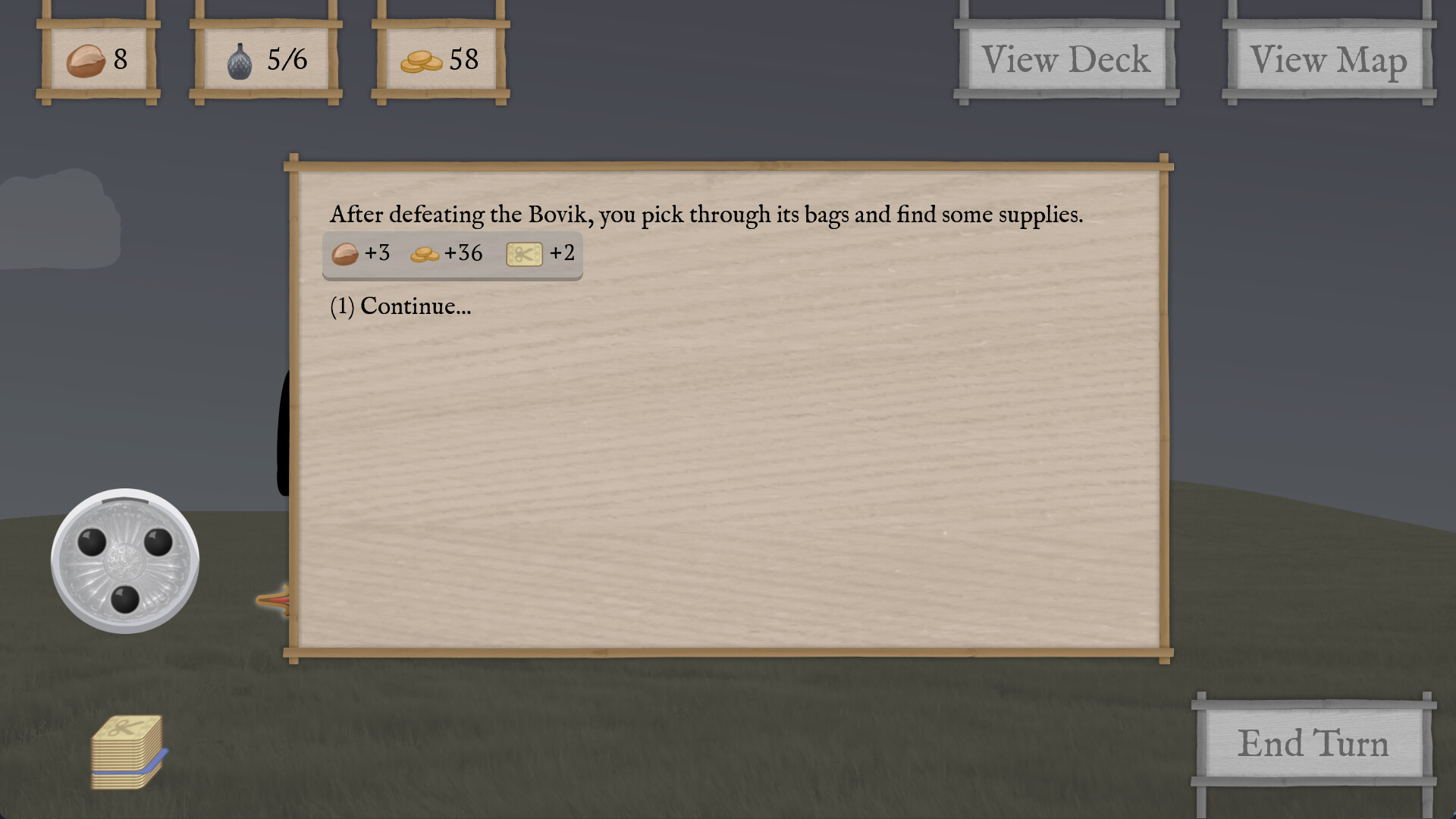This screenshot has height=819, width=1456.
Task: Select the coins +36 reward icon
Action: click(x=425, y=254)
